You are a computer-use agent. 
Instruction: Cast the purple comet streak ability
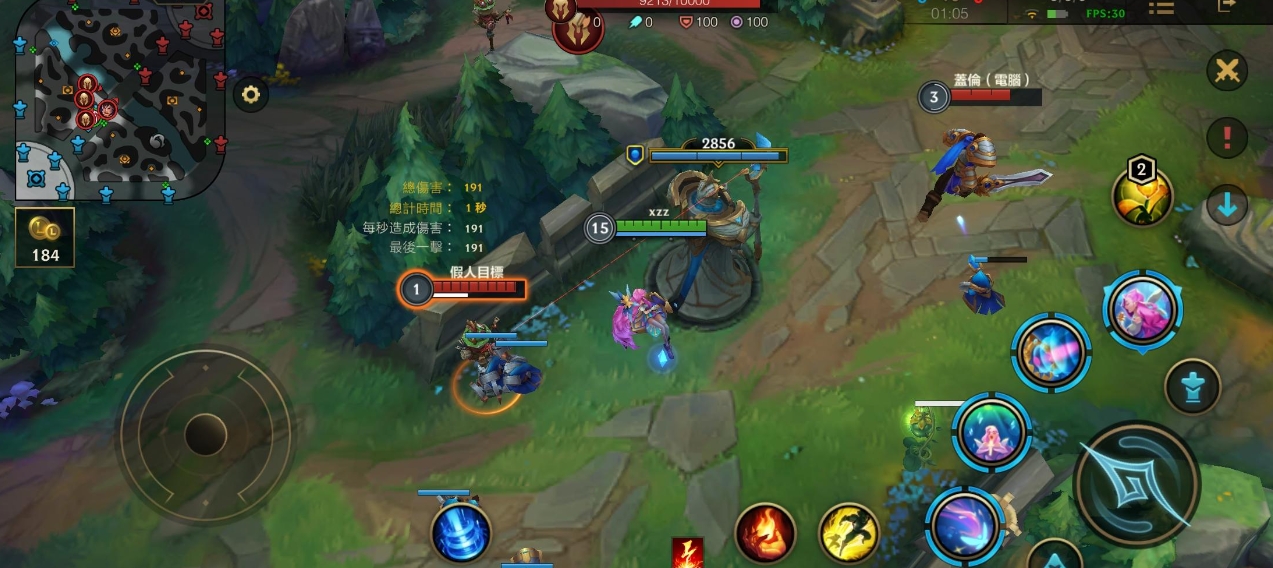pos(965,526)
